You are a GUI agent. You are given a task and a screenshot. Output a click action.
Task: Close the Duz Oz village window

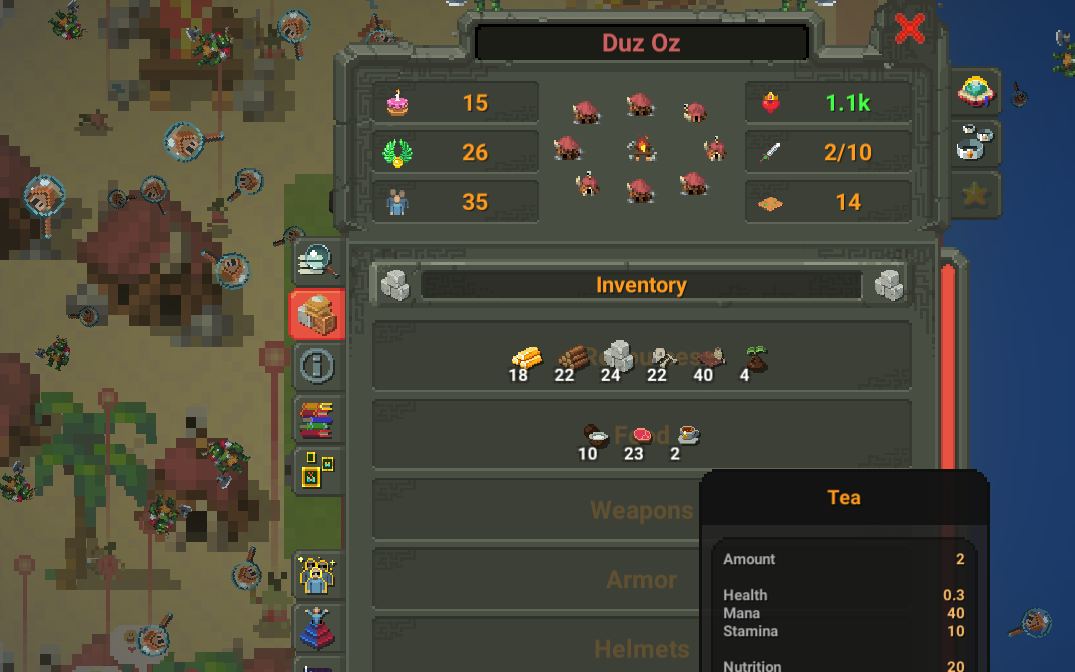click(x=909, y=29)
